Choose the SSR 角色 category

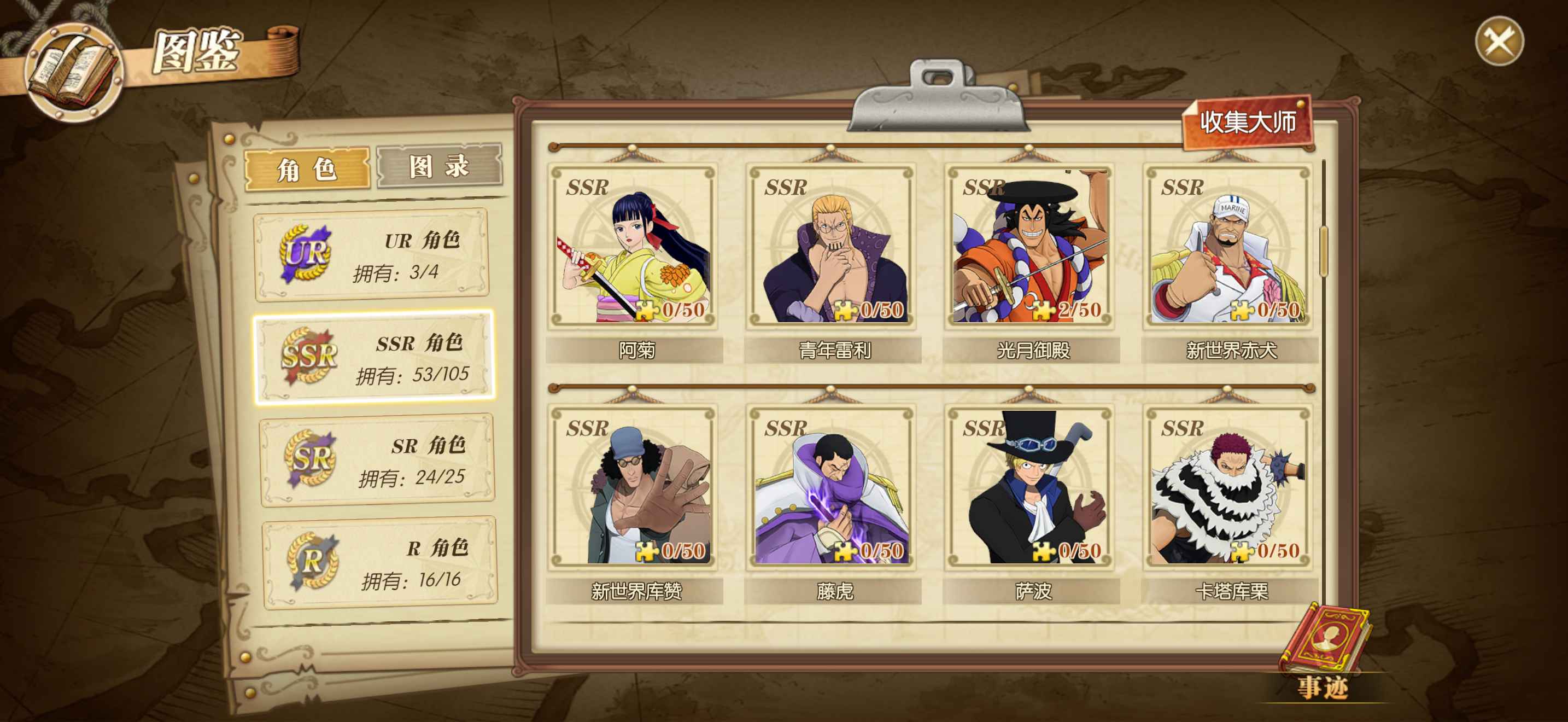tap(375, 357)
